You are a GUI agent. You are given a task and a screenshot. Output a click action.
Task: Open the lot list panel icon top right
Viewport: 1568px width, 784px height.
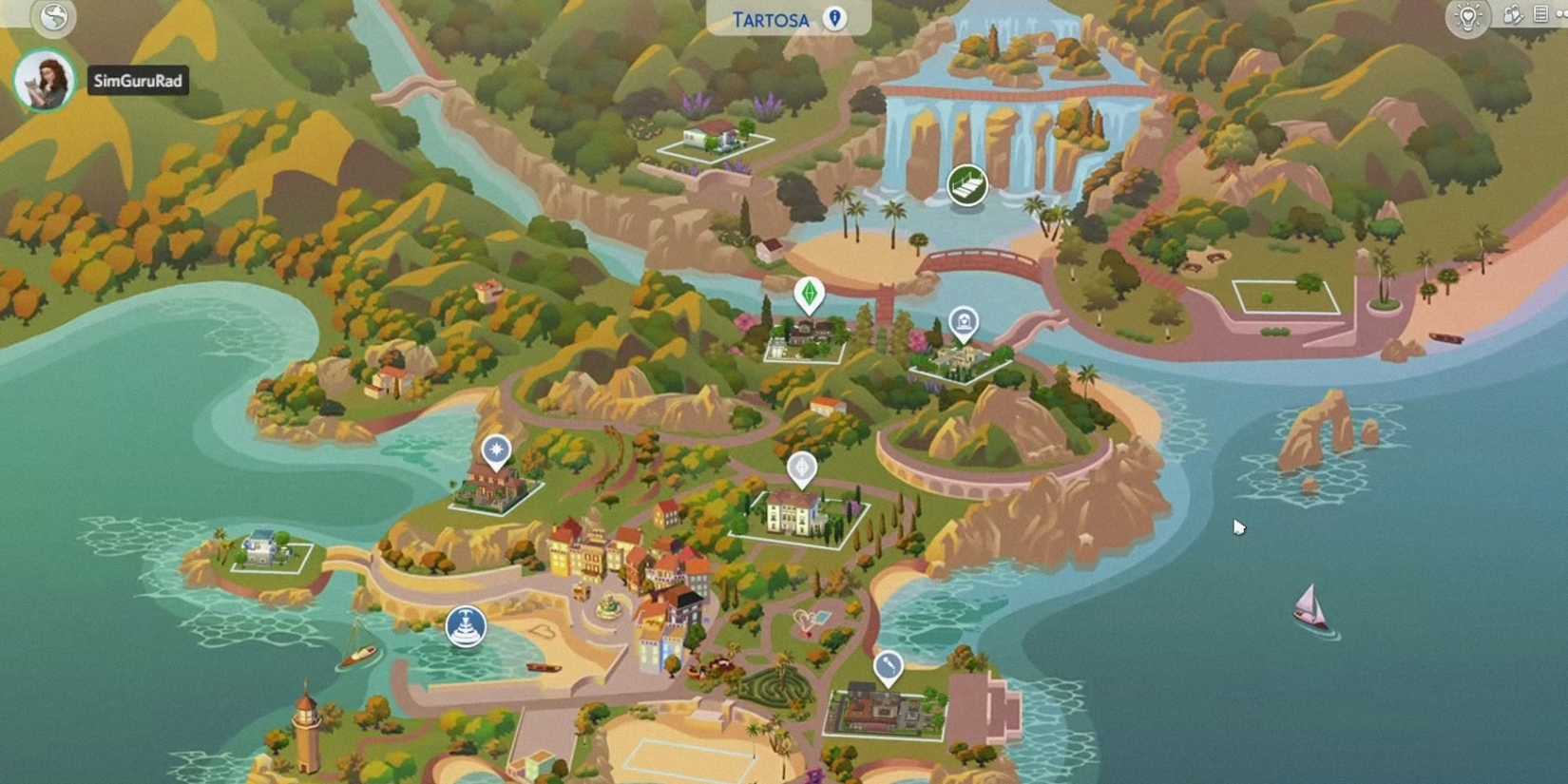tap(1541, 14)
